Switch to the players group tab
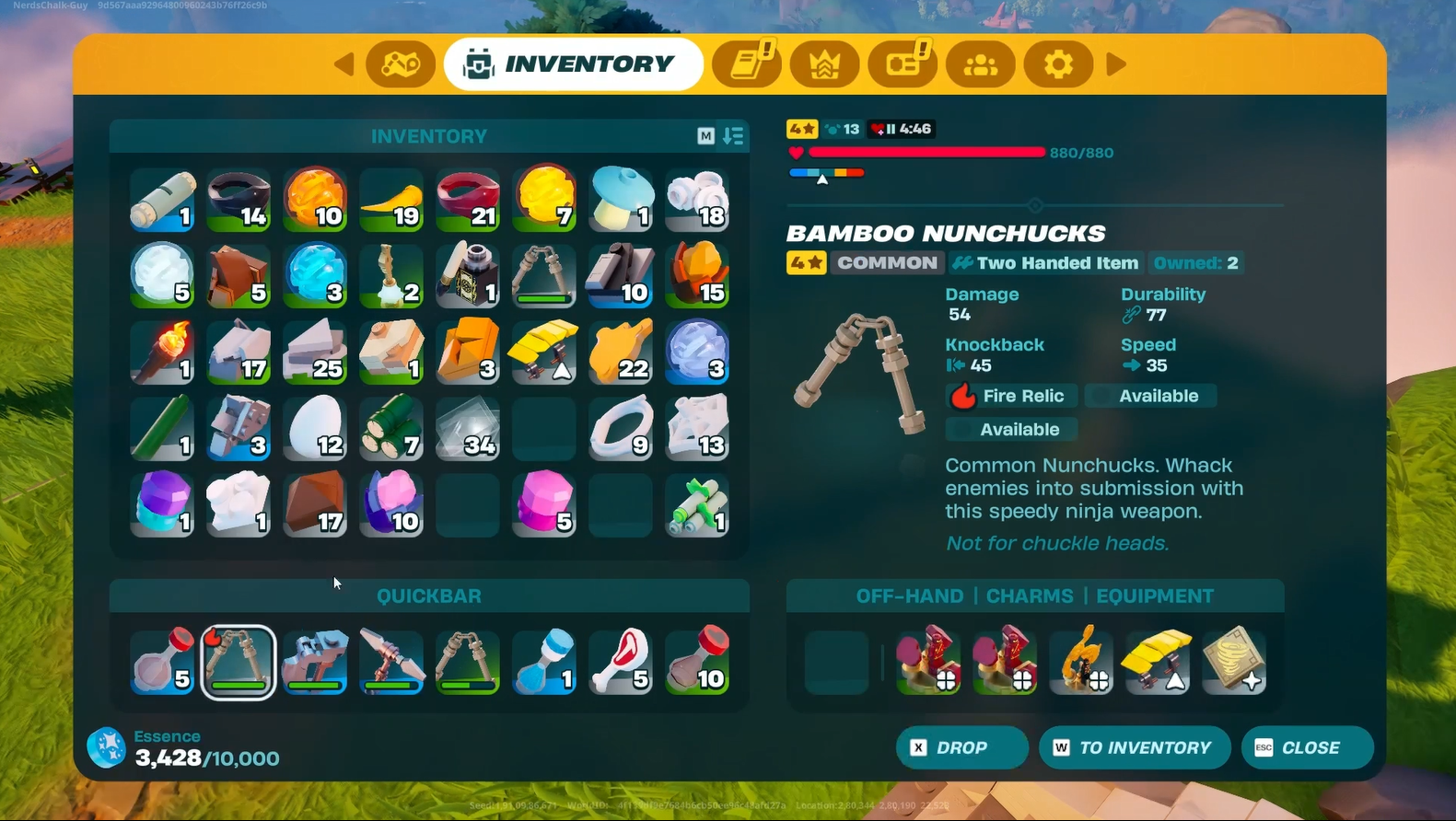 (x=980, y=64)
